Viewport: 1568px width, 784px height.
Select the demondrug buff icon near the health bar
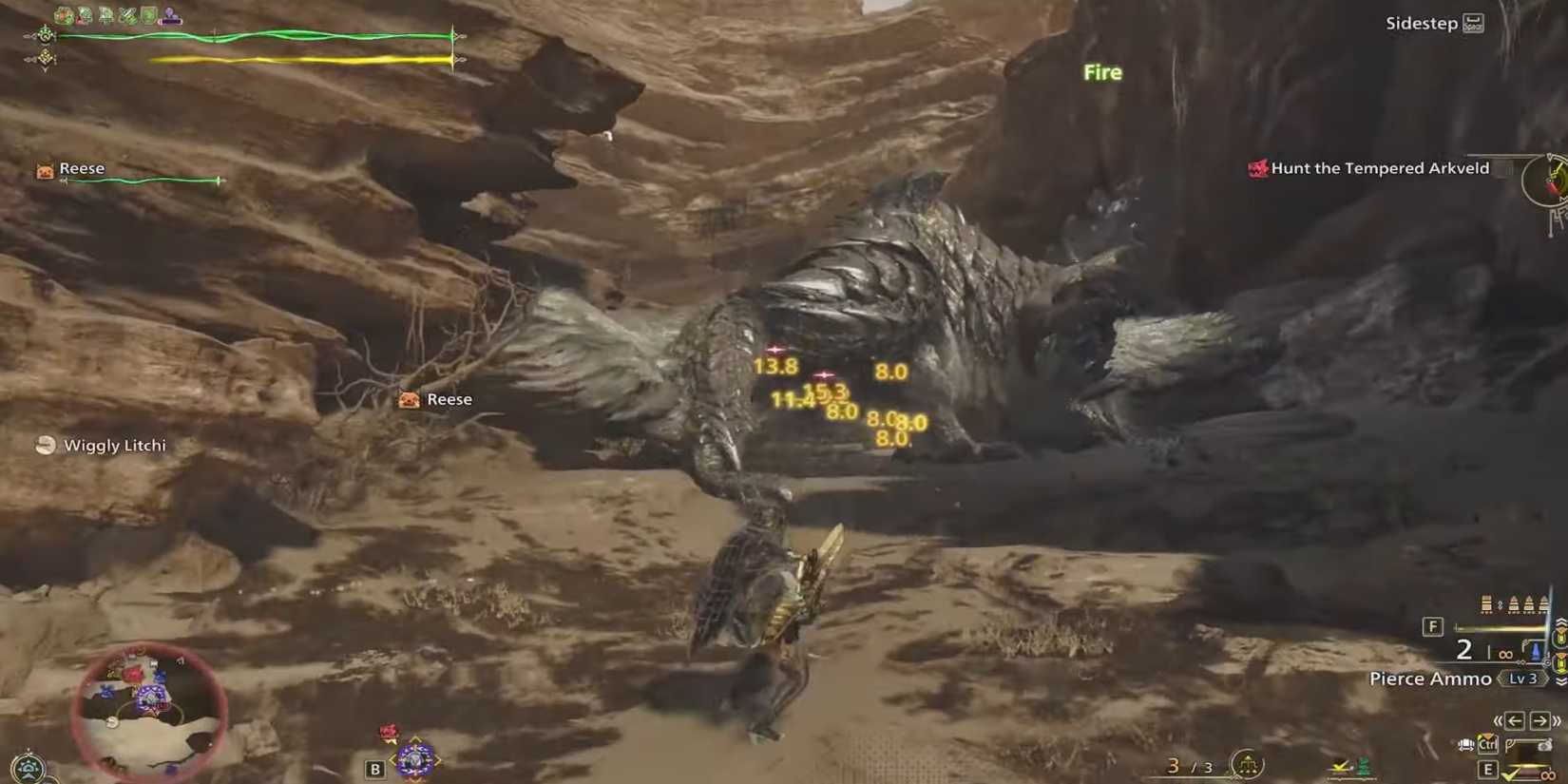128,13
